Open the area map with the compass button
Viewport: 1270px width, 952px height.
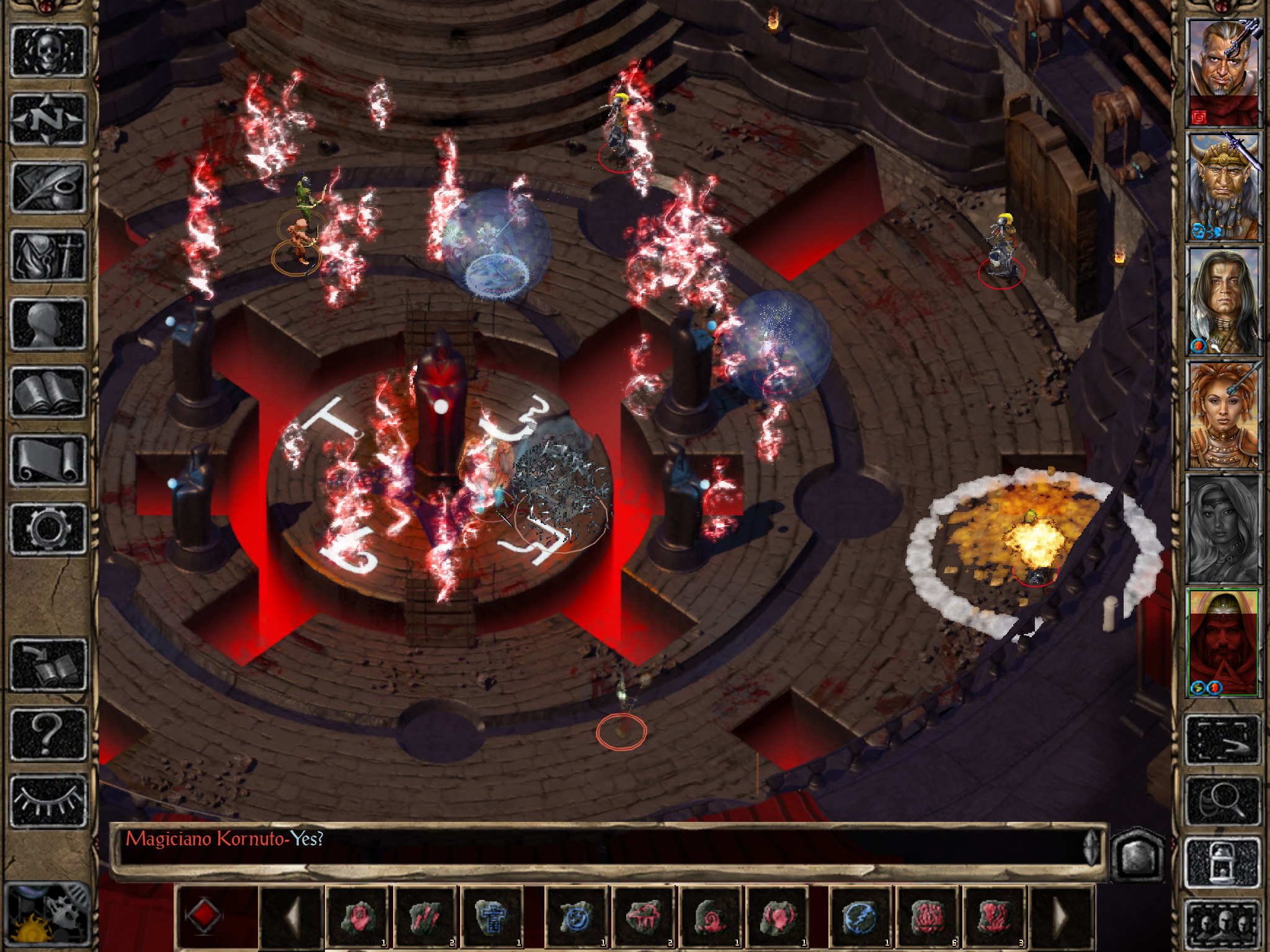(48, 119)
